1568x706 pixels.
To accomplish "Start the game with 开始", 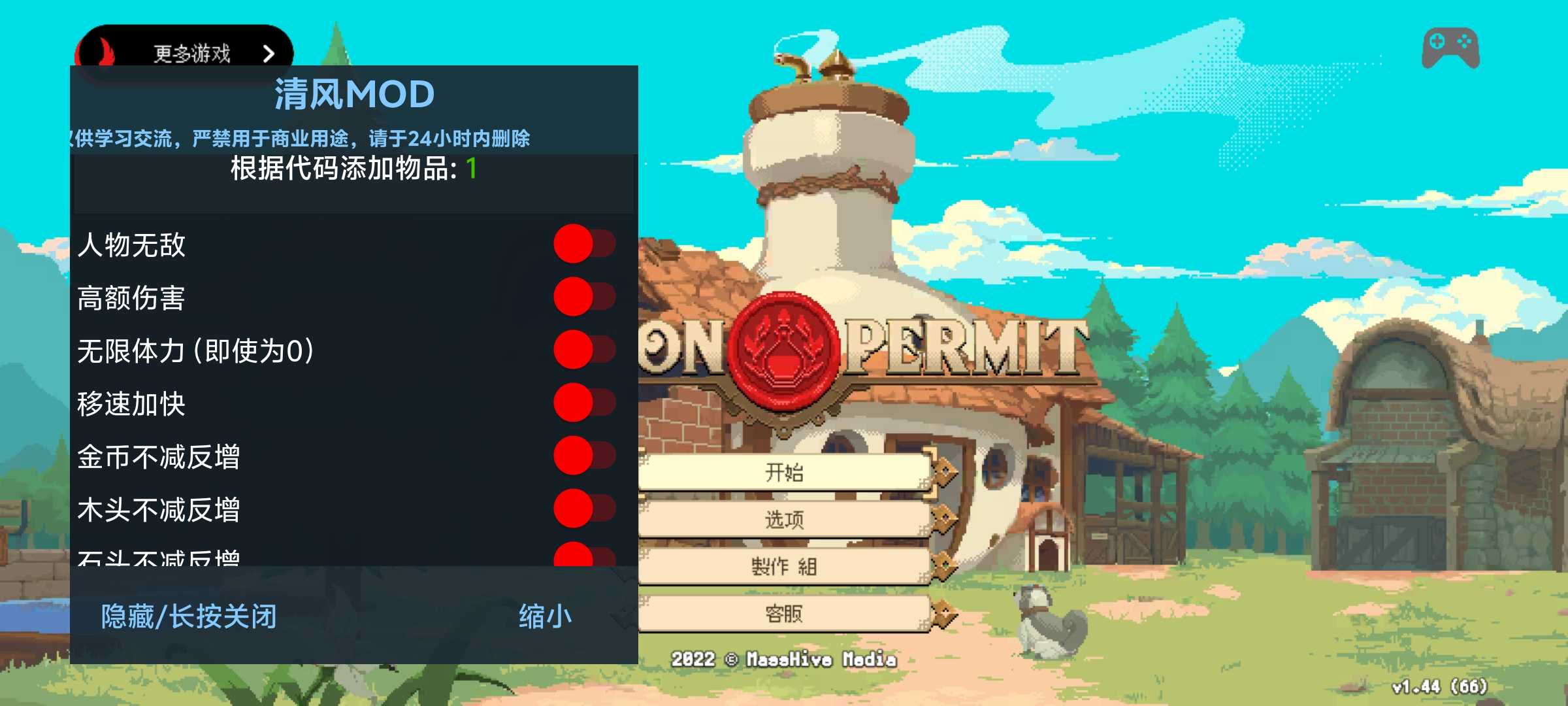I will tap(784, 472).
